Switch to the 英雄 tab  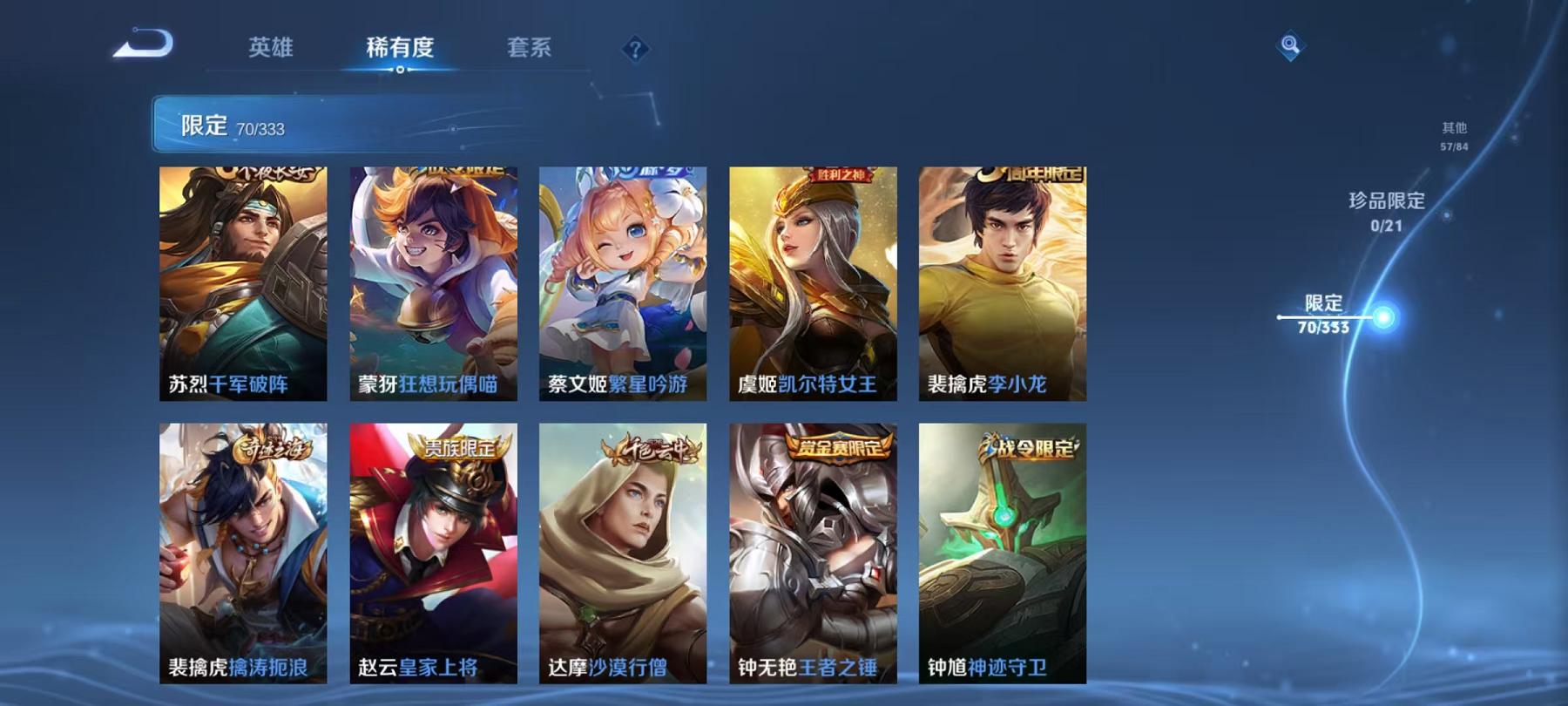(x=271, y=50)
